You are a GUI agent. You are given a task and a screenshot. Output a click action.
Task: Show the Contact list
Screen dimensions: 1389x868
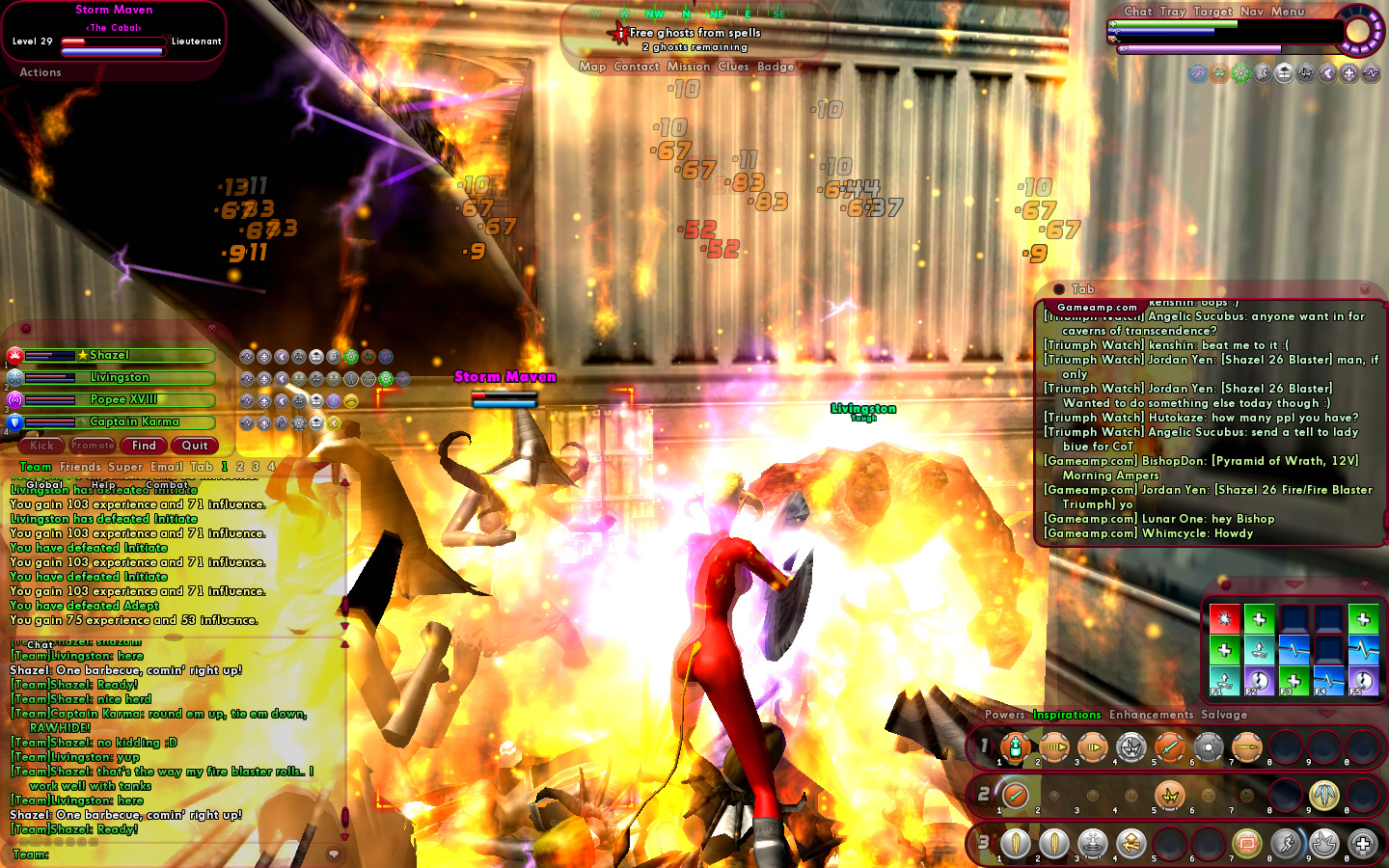(637, 67)
